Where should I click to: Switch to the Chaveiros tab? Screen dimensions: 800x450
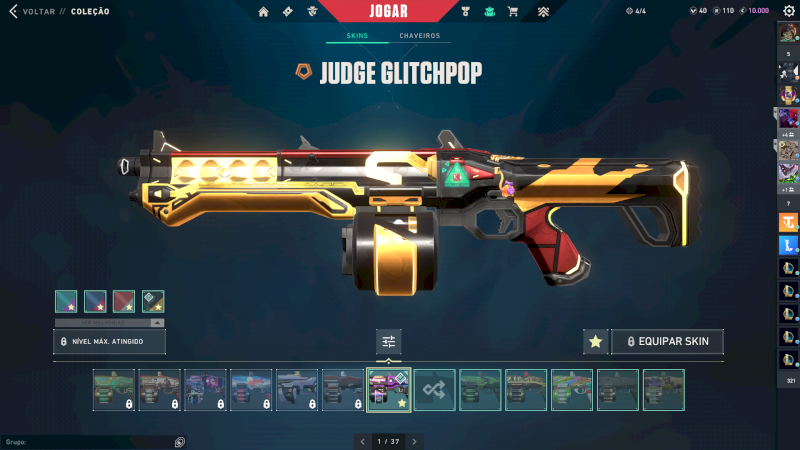[419, 36]
